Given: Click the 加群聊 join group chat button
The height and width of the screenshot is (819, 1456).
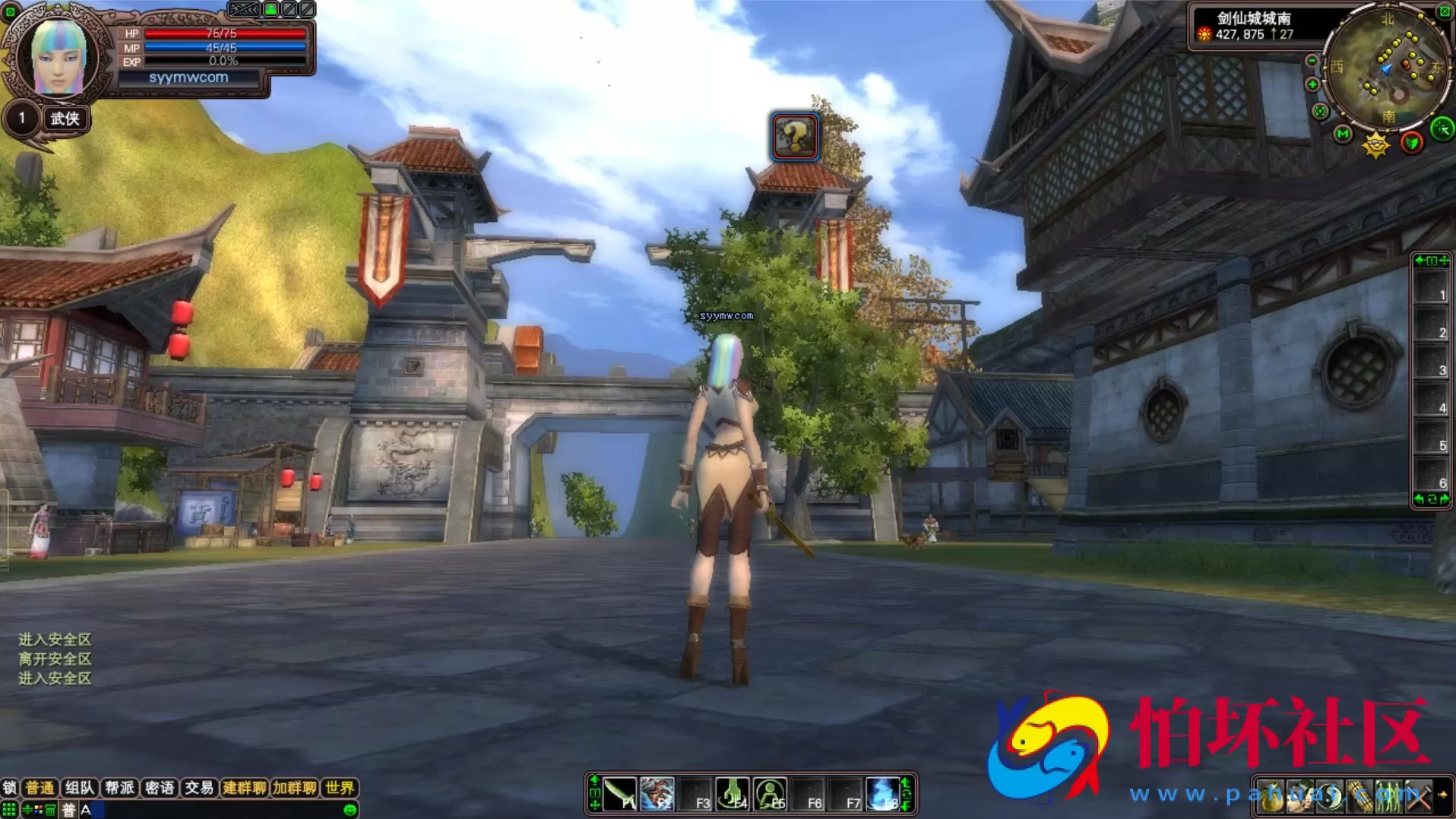Looking at the screenshot, I should tap(294, 788).
